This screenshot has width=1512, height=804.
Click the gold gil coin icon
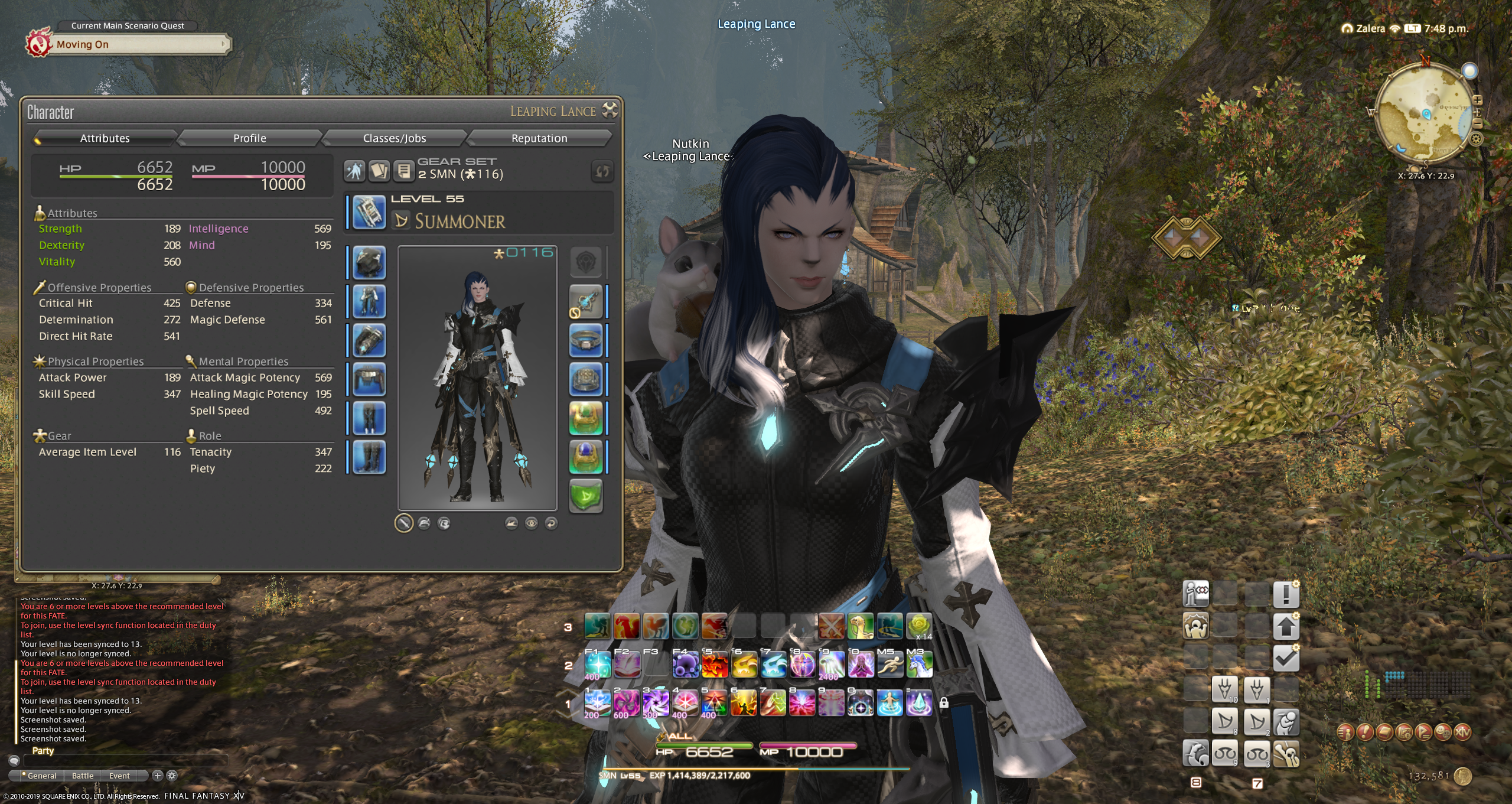[1463, 776]
